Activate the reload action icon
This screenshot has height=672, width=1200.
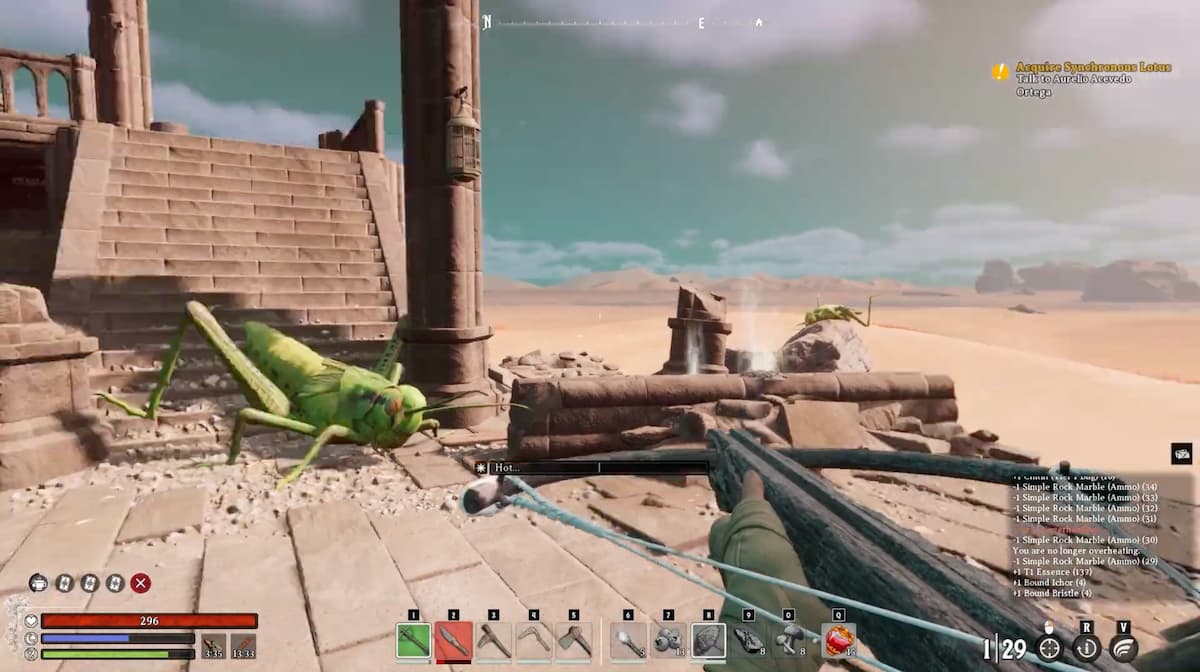tap(1087, 648)
